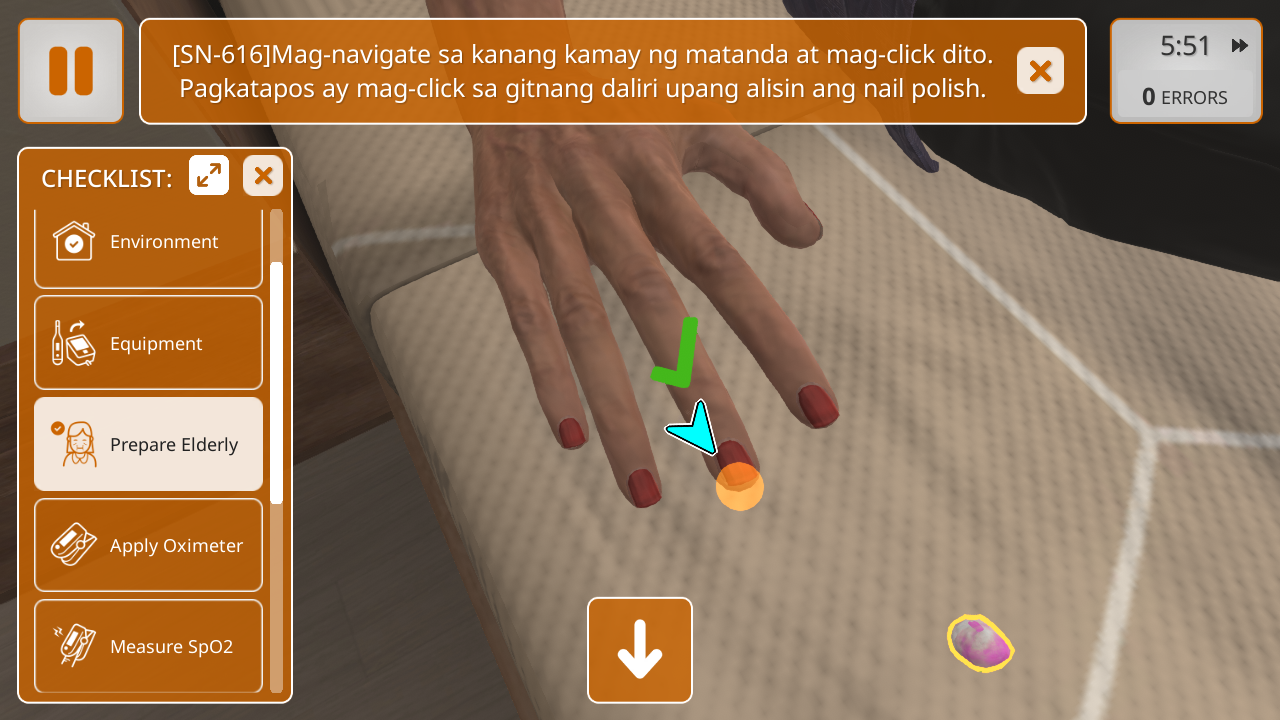Screen dimensions: 1280x720
Task: Go to Apply Oximeter step
Action: (x=148, y=546)
